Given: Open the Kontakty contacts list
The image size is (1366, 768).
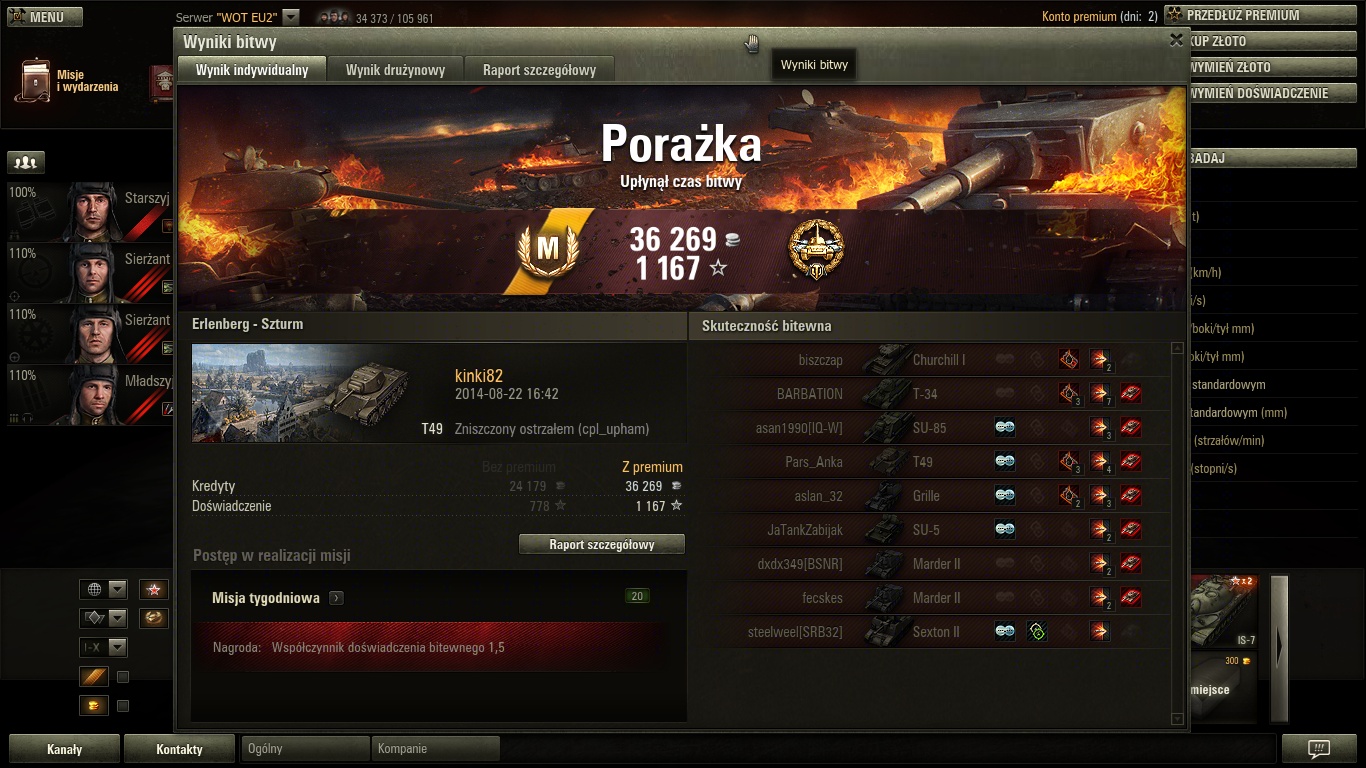Looking at the screenshot, I should (179, 749).
